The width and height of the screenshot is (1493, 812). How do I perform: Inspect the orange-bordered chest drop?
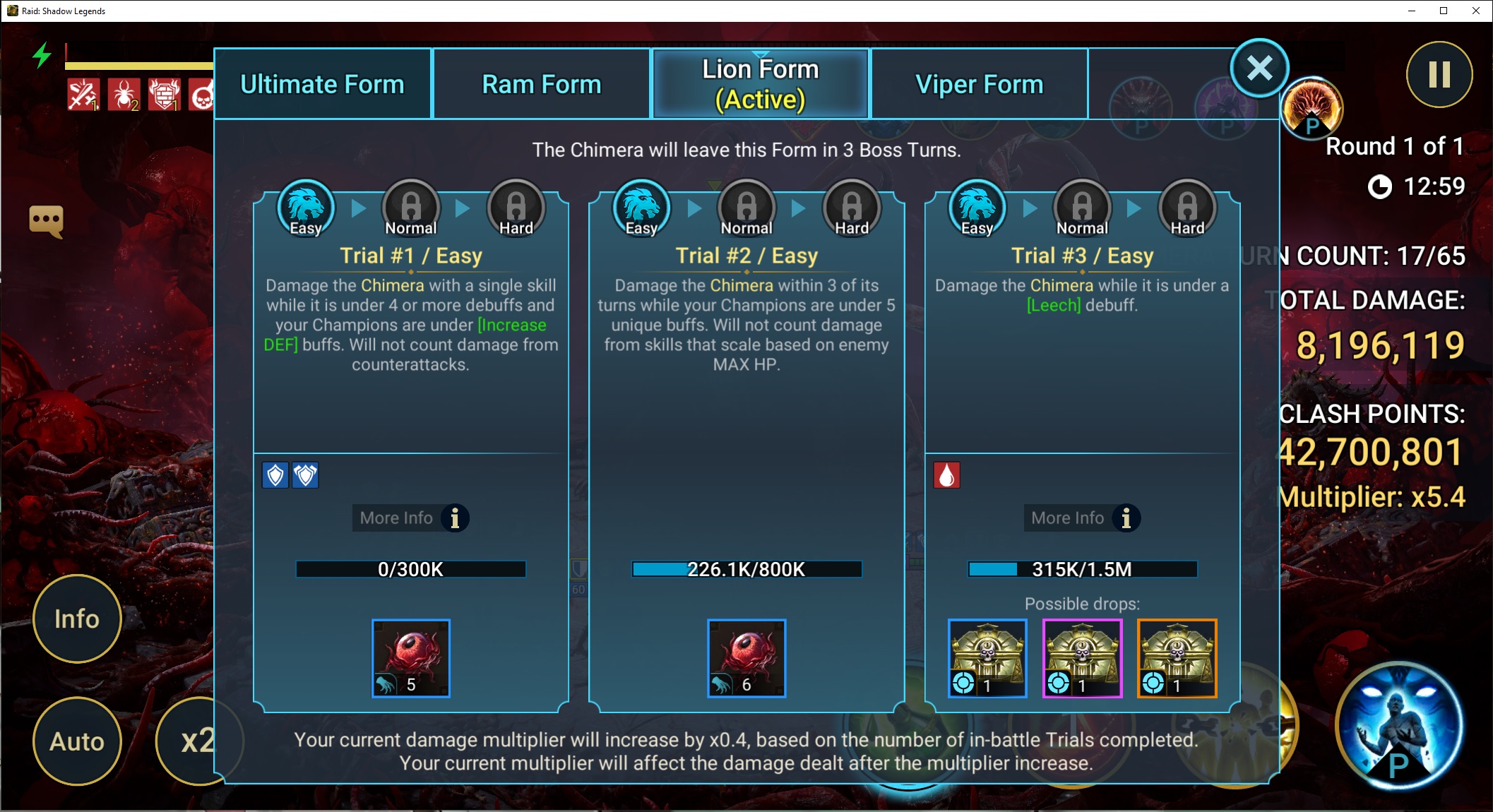pos(1177,658)
